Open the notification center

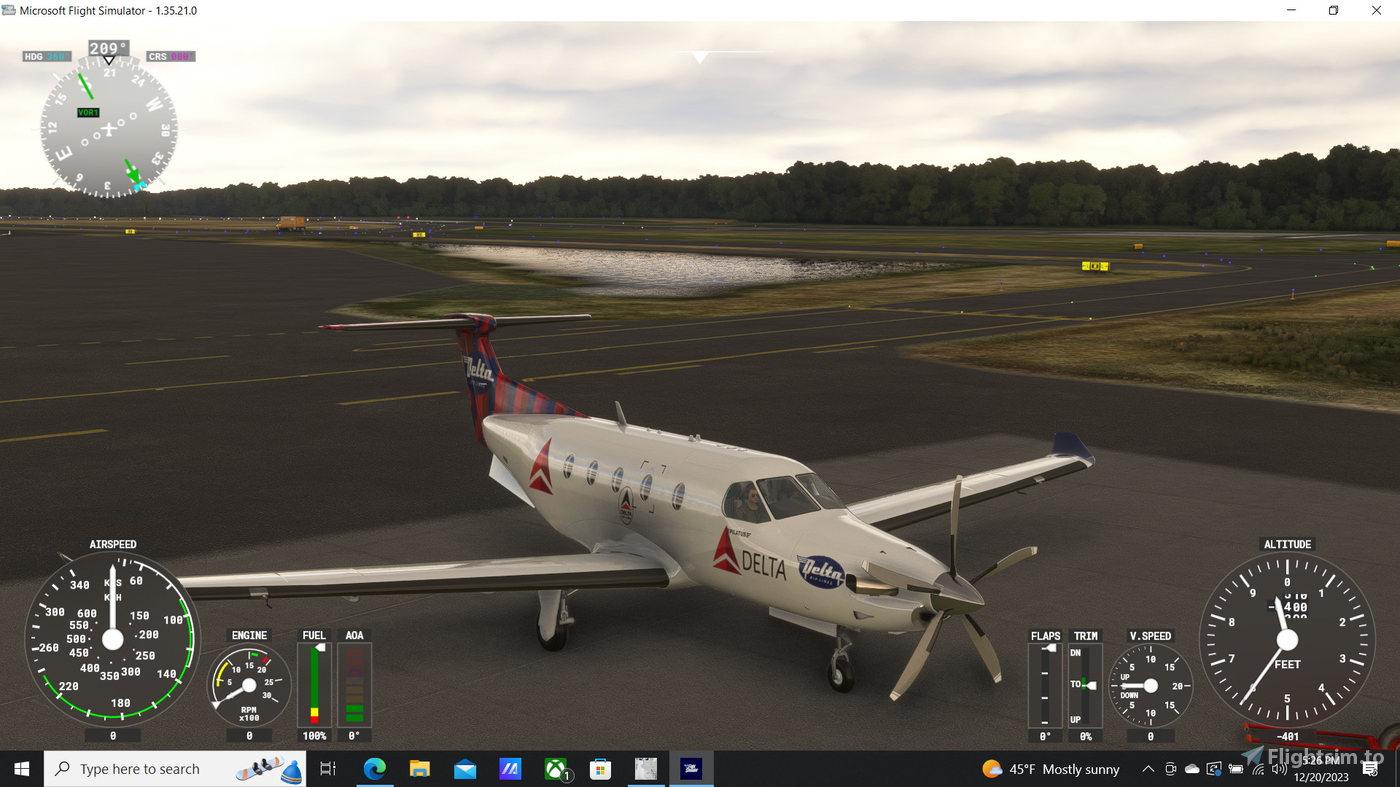point(1370,768)
